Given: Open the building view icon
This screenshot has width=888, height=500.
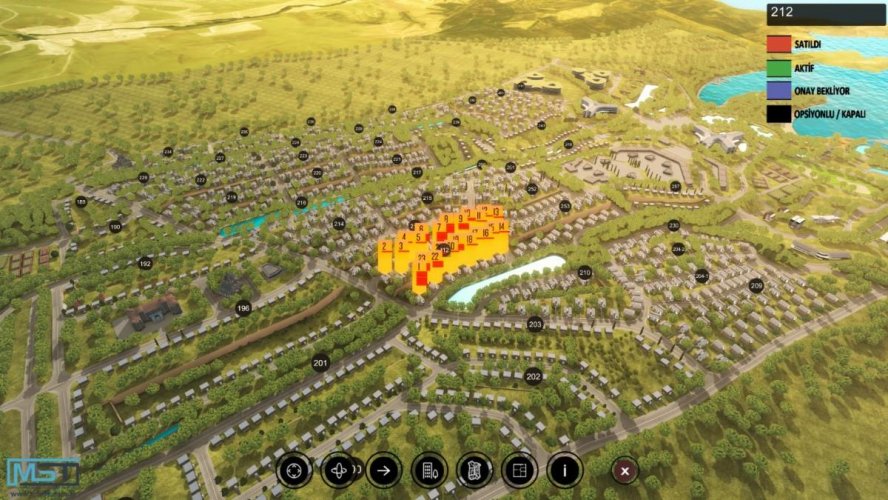Looking at the screenshot, I should (x=429, y=469).
